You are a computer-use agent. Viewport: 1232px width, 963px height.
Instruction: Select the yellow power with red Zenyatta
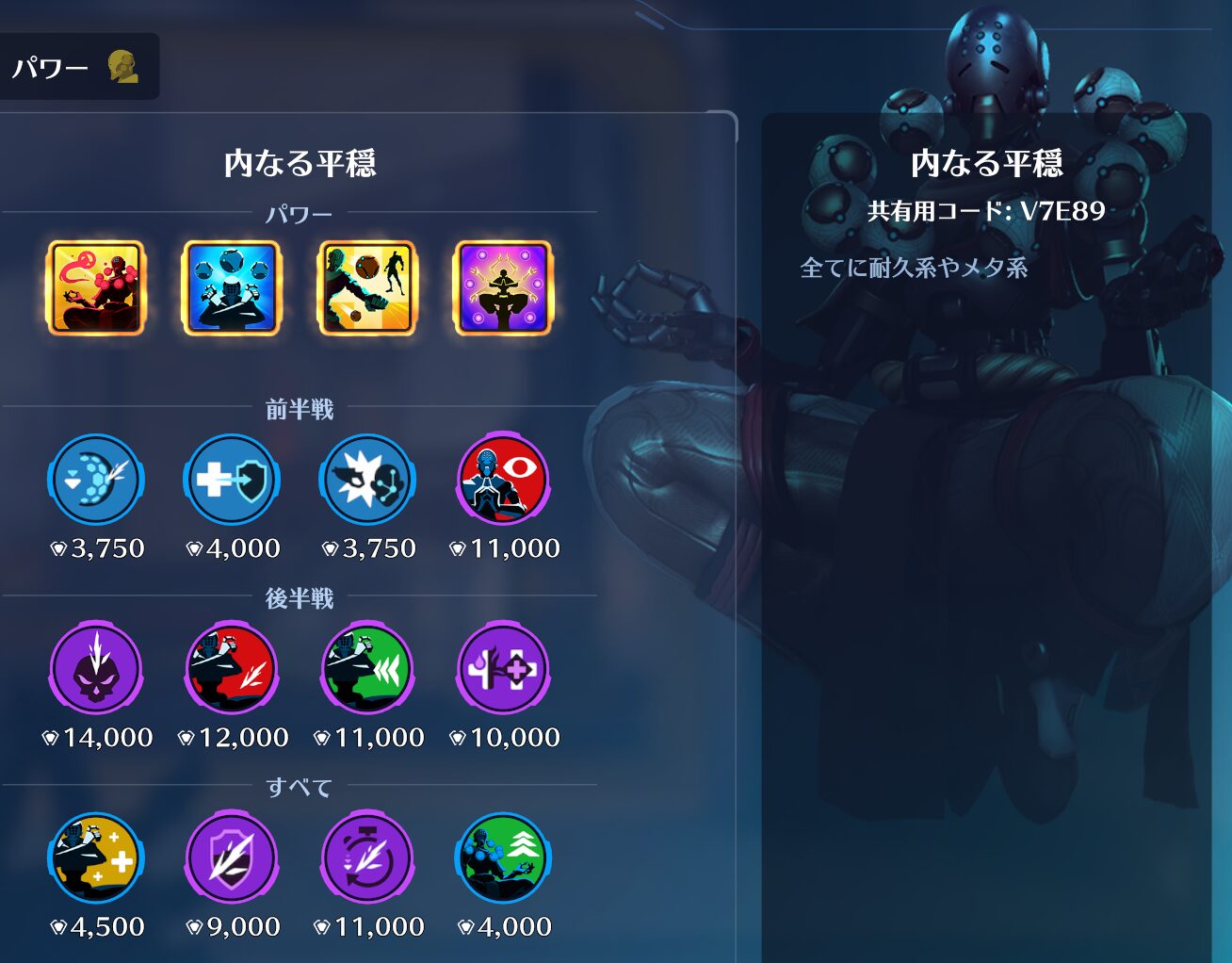(96, 288)
